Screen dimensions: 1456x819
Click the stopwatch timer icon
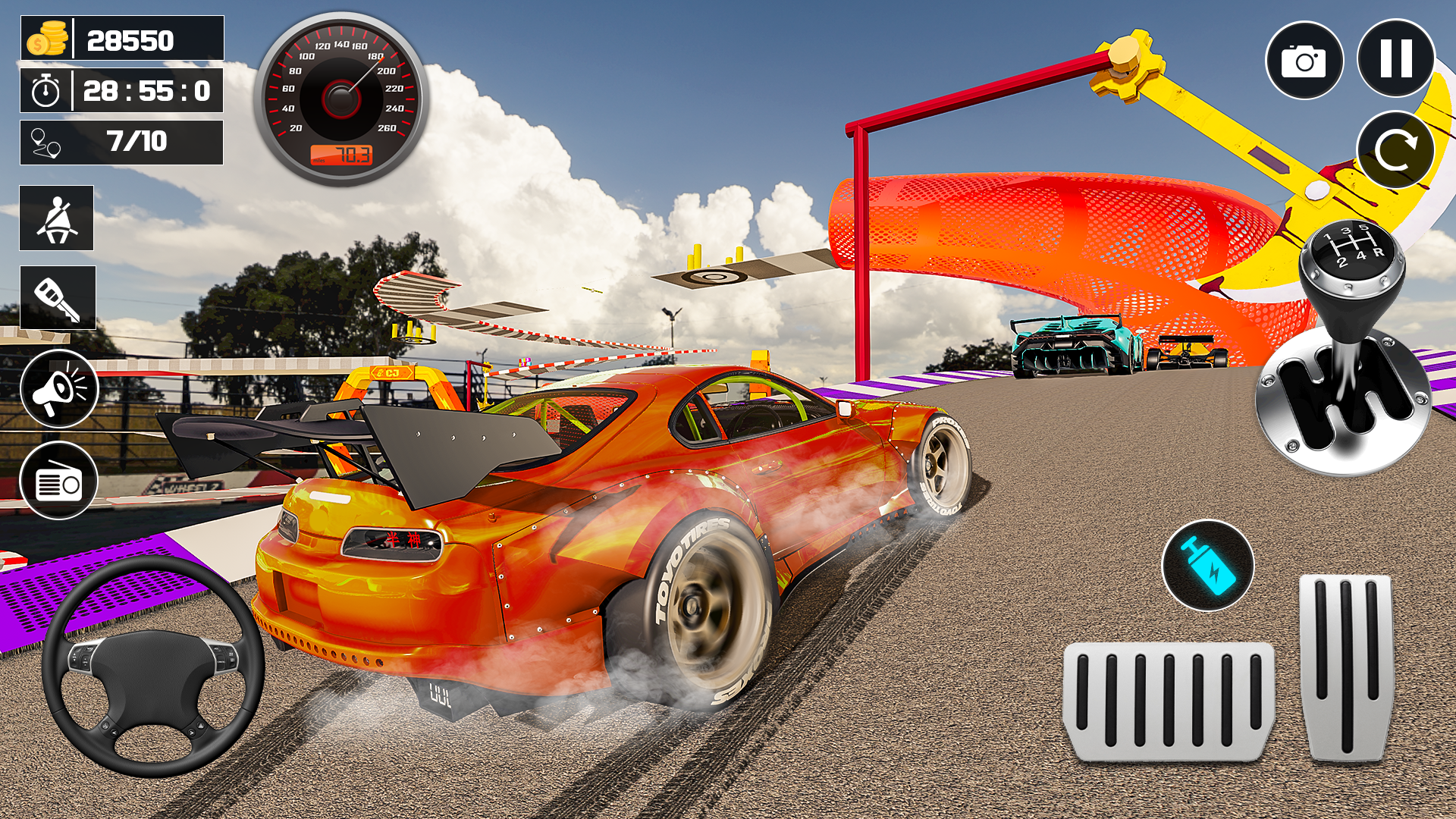coord(44,91)
